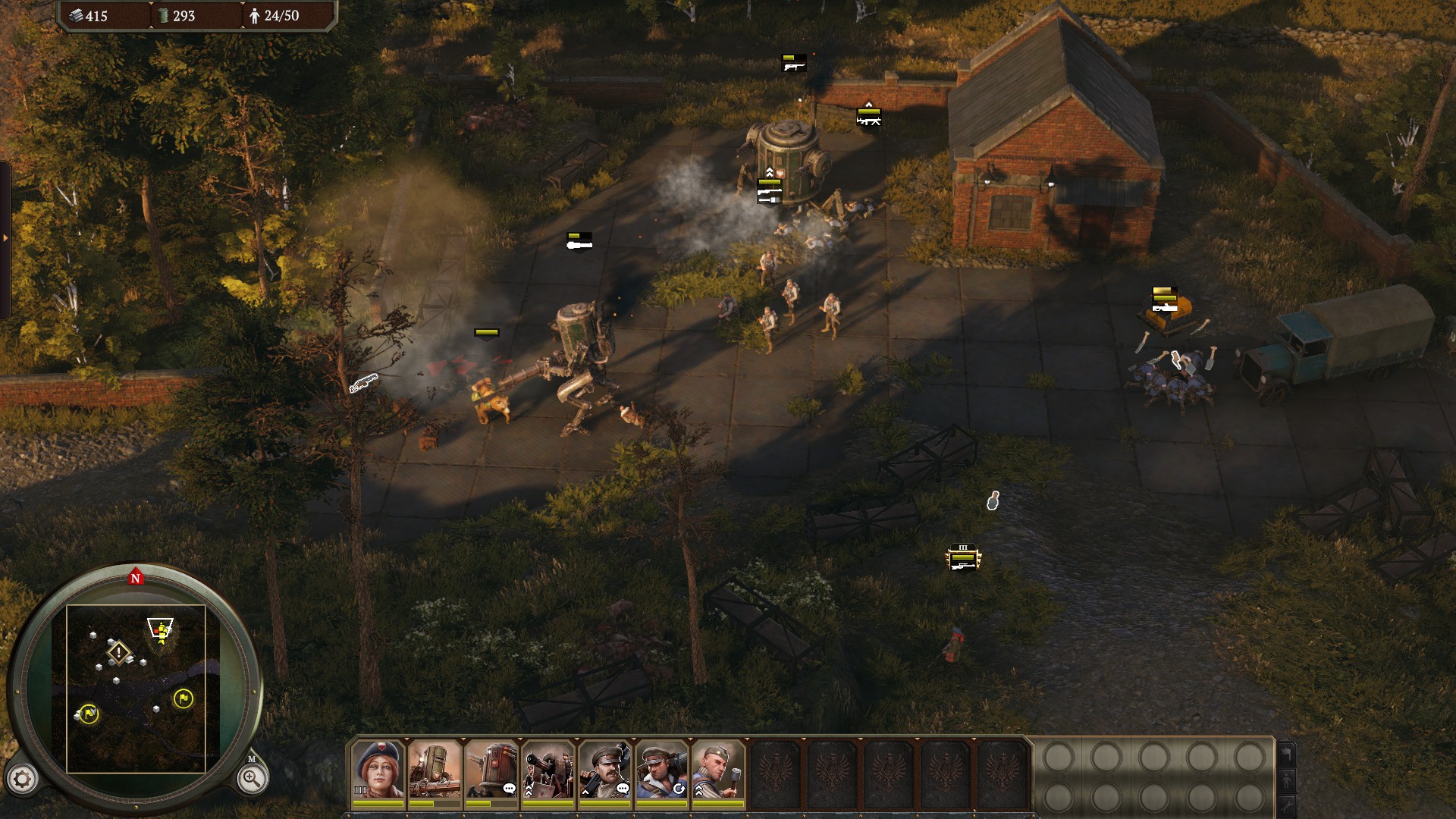Expand the collapsed left side panel arrow
Image resolution: width=1456 pixels, height=819 pixels.
5,238
